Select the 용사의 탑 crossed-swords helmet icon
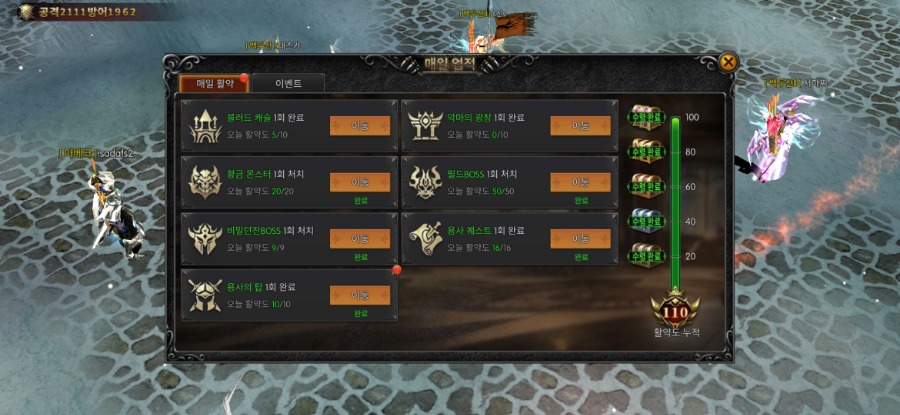 coord(206,294)
